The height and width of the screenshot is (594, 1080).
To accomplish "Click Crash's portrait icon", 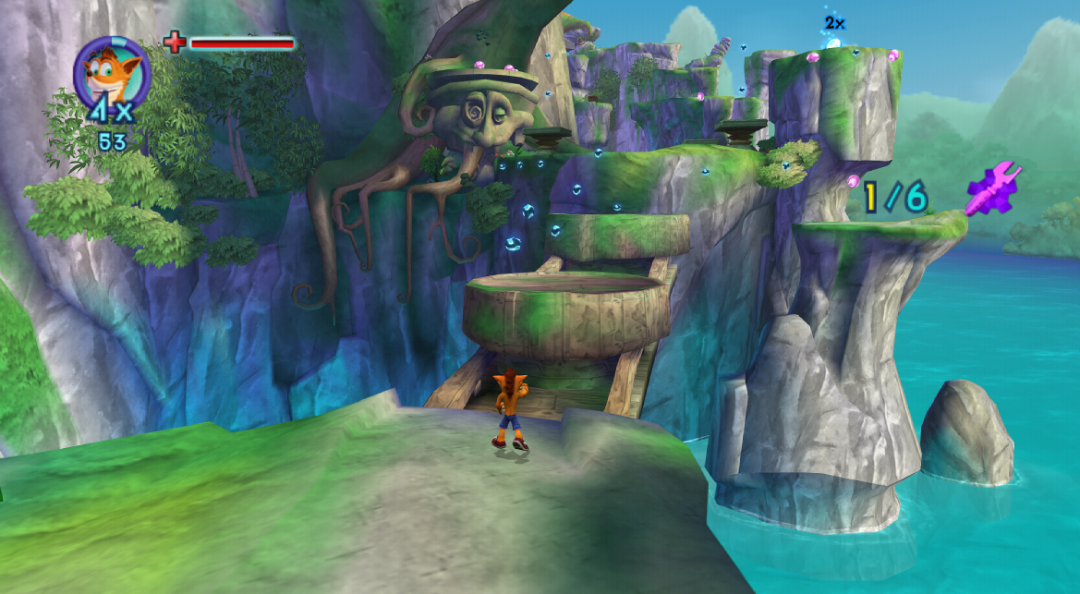I will point(111,72).
